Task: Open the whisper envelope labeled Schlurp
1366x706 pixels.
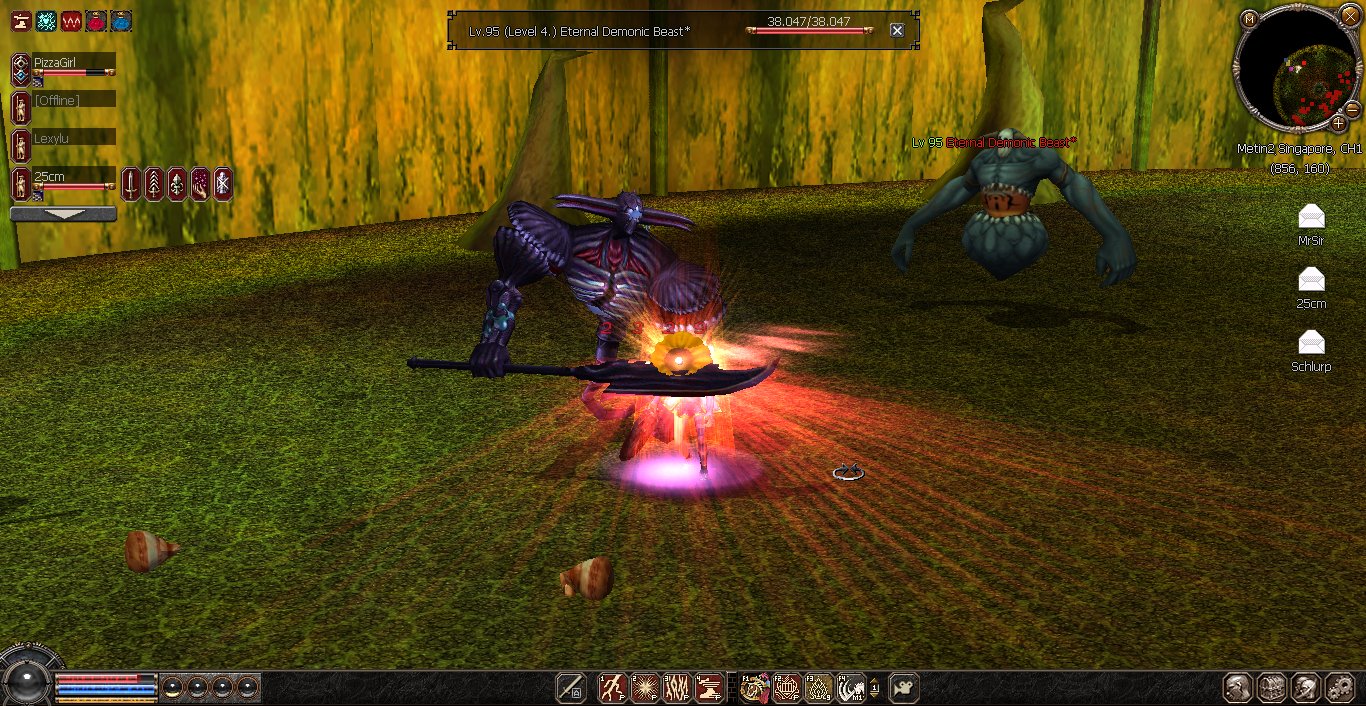Action: tap(1311, 343)
